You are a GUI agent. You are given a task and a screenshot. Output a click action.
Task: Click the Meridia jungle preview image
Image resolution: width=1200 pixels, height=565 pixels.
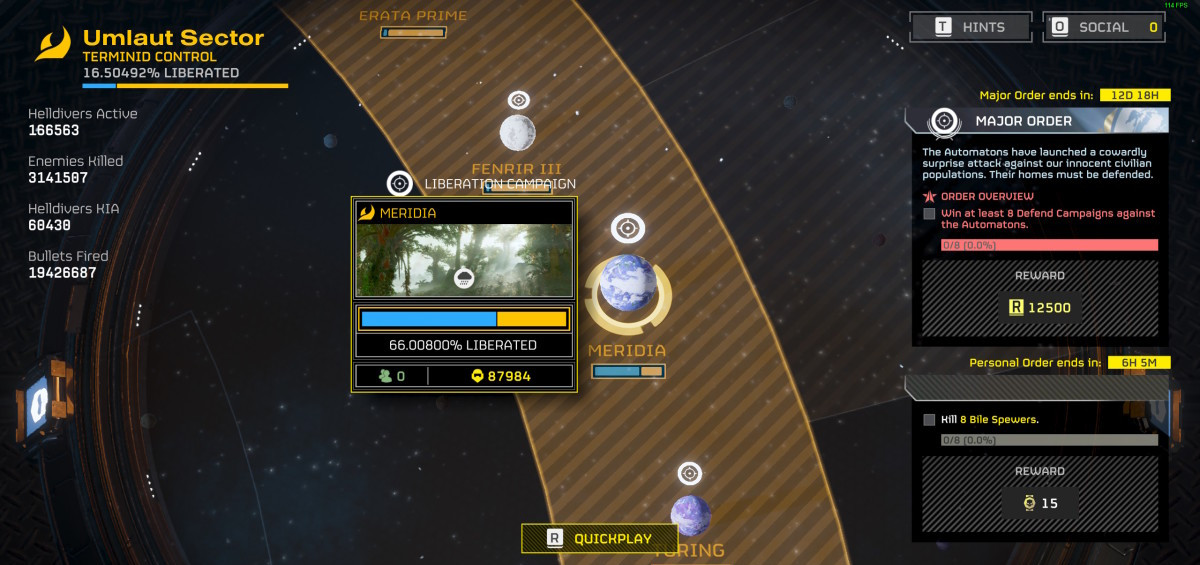point(464,260)
